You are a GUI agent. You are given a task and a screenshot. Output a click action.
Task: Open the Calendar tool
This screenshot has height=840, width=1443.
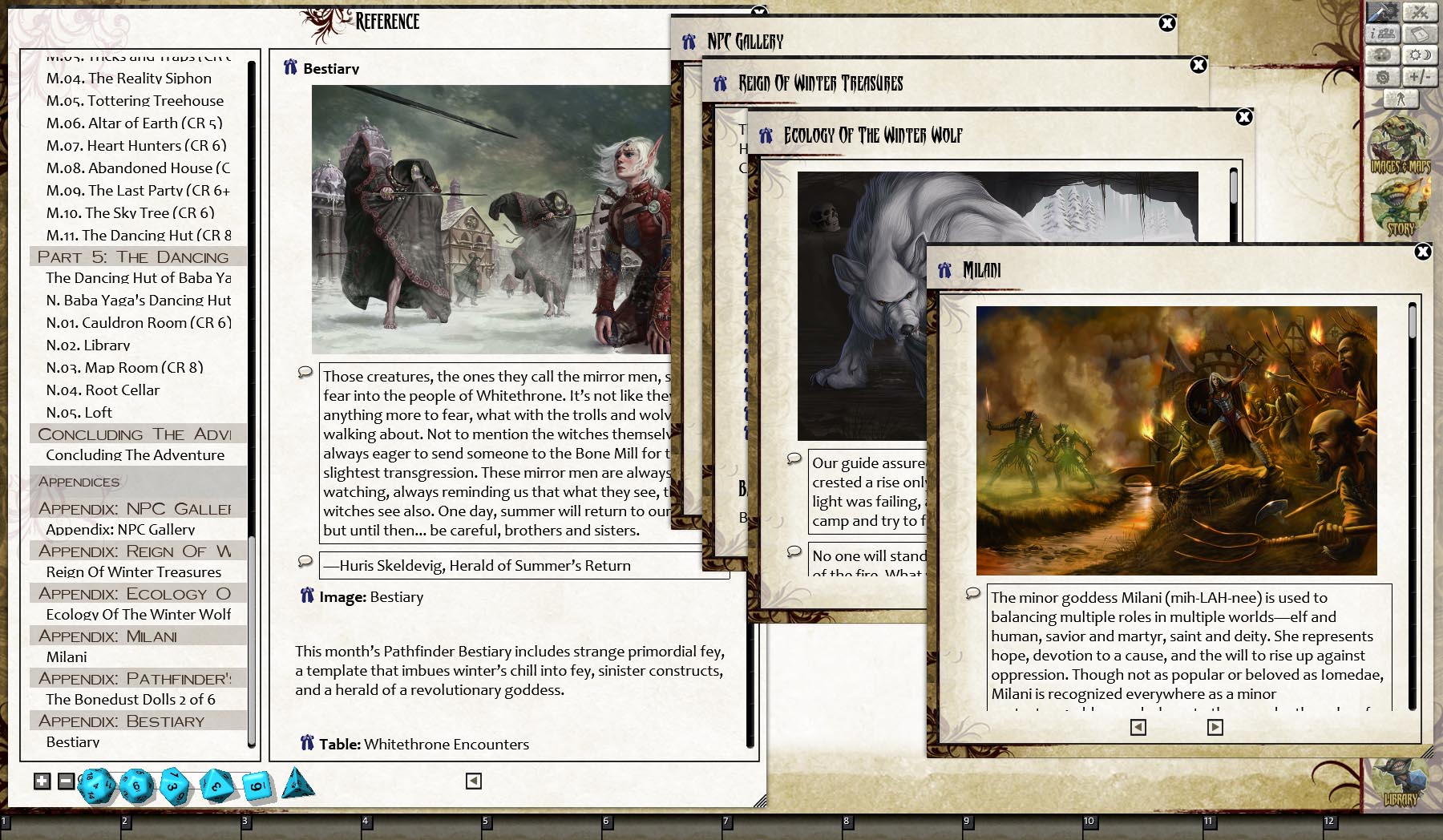coord(1419,34)
